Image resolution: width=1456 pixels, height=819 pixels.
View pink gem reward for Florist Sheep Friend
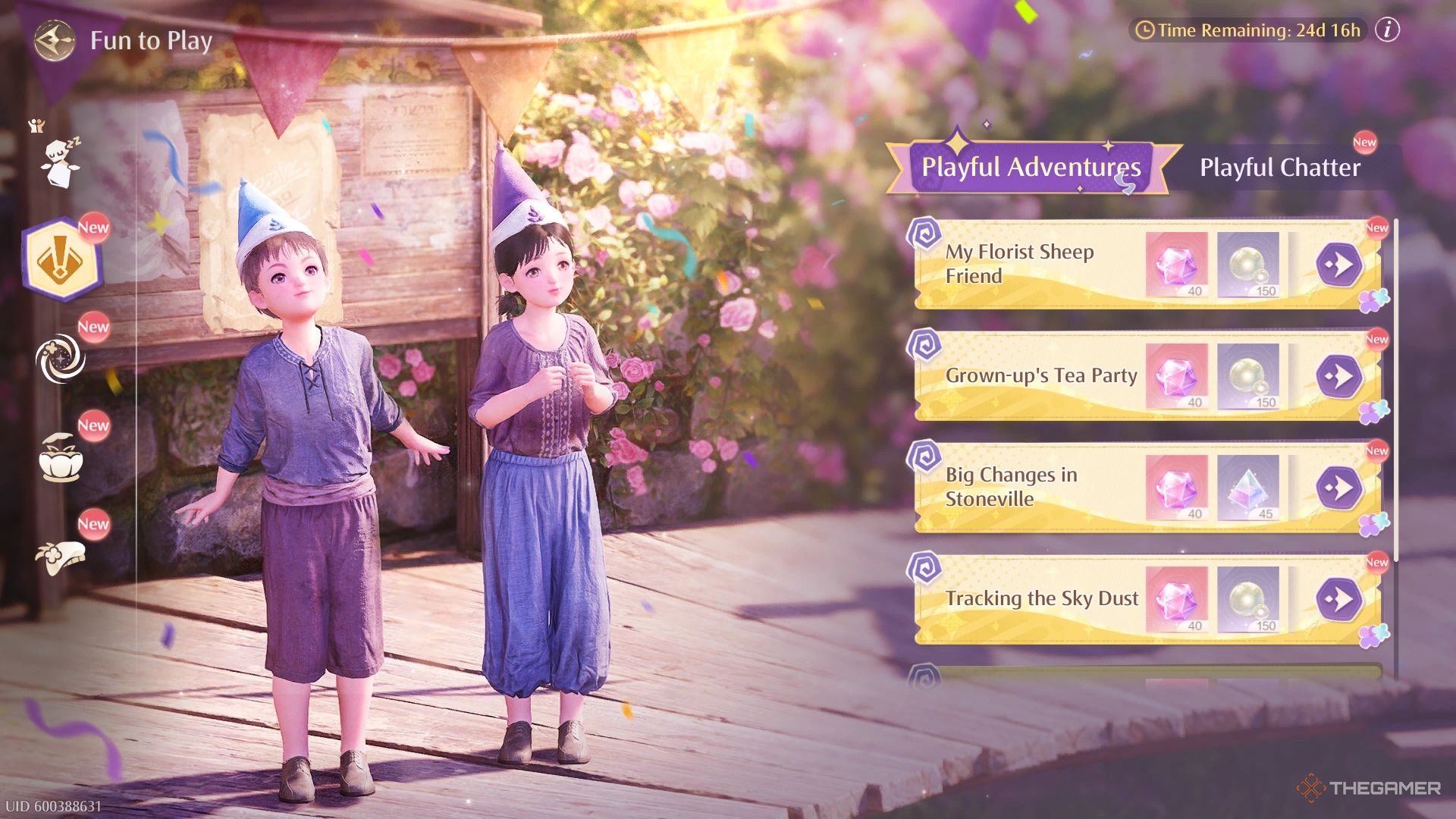[1176, 265]
